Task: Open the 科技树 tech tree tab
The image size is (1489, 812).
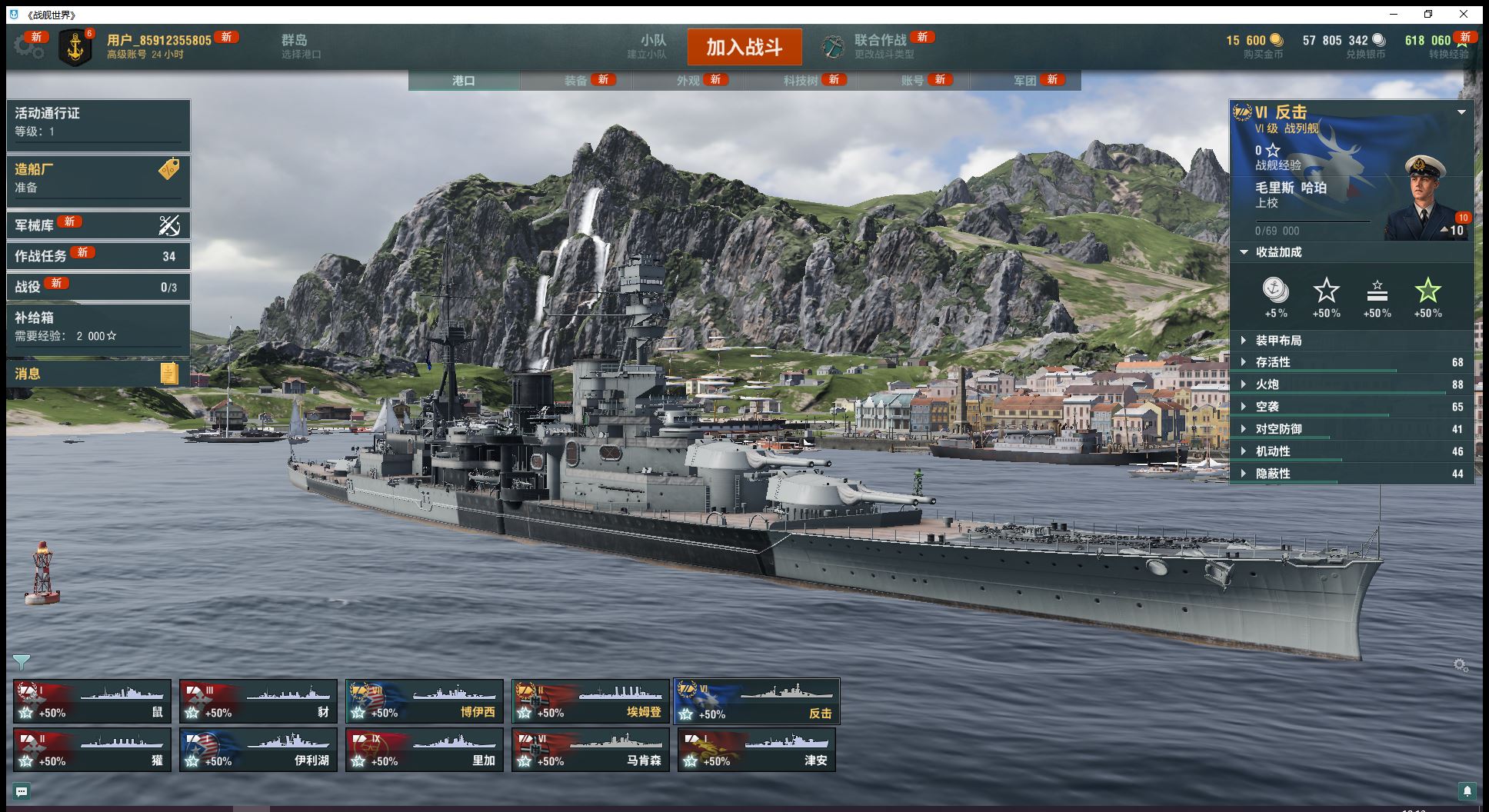Action: click(801, 80)
